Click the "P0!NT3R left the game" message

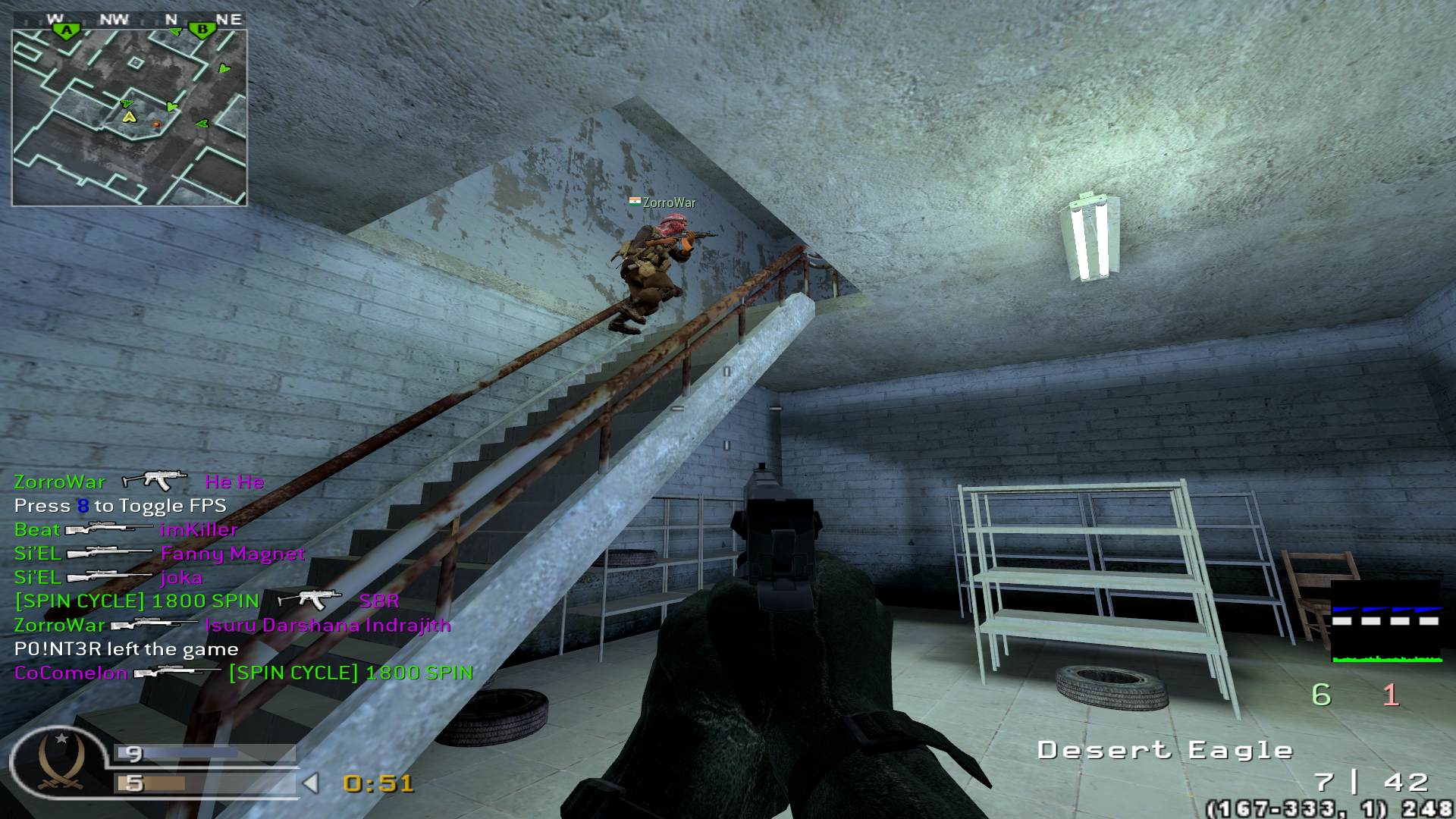(126, 649)
